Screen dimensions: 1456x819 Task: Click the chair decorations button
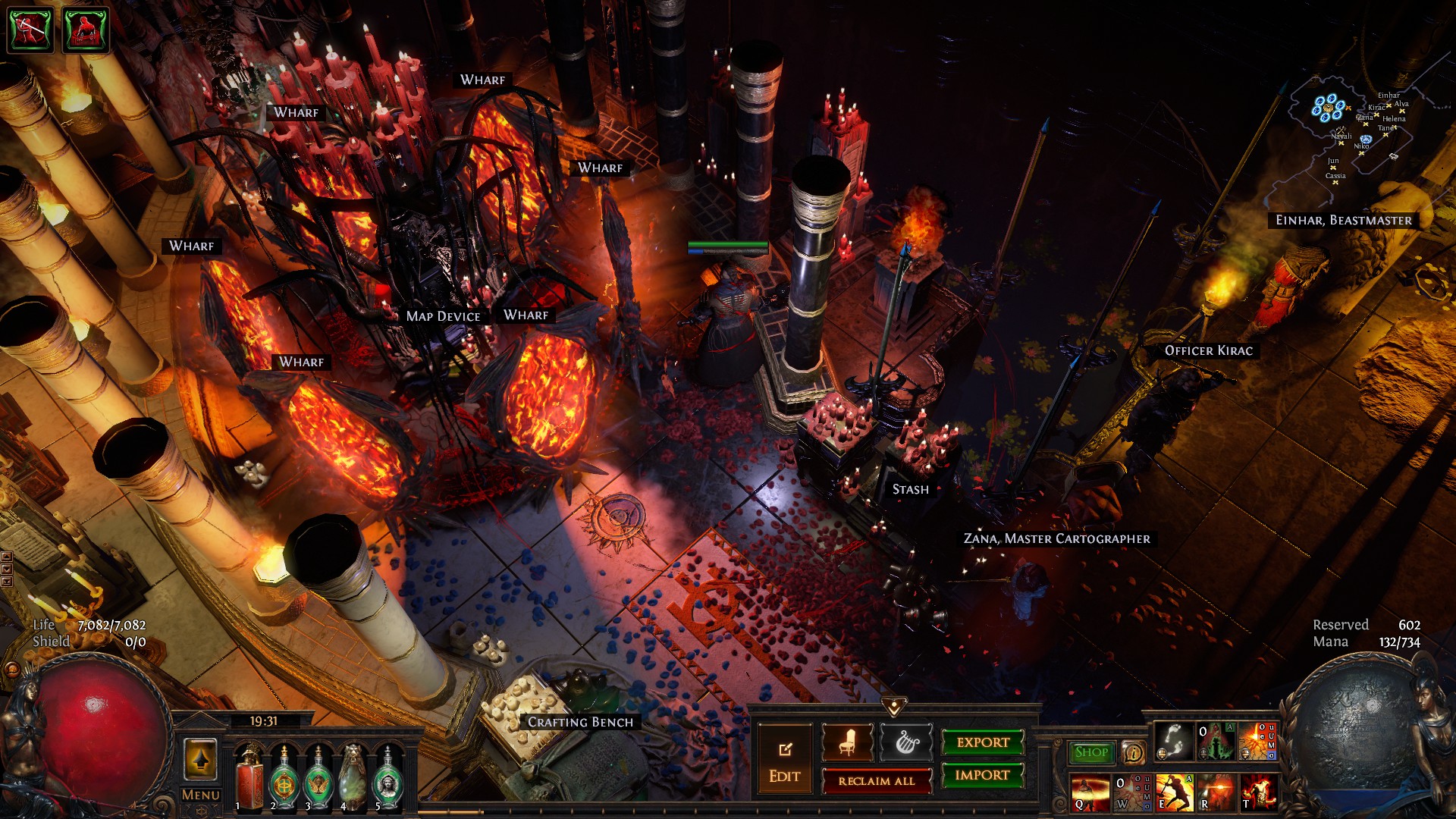(847, 742)
